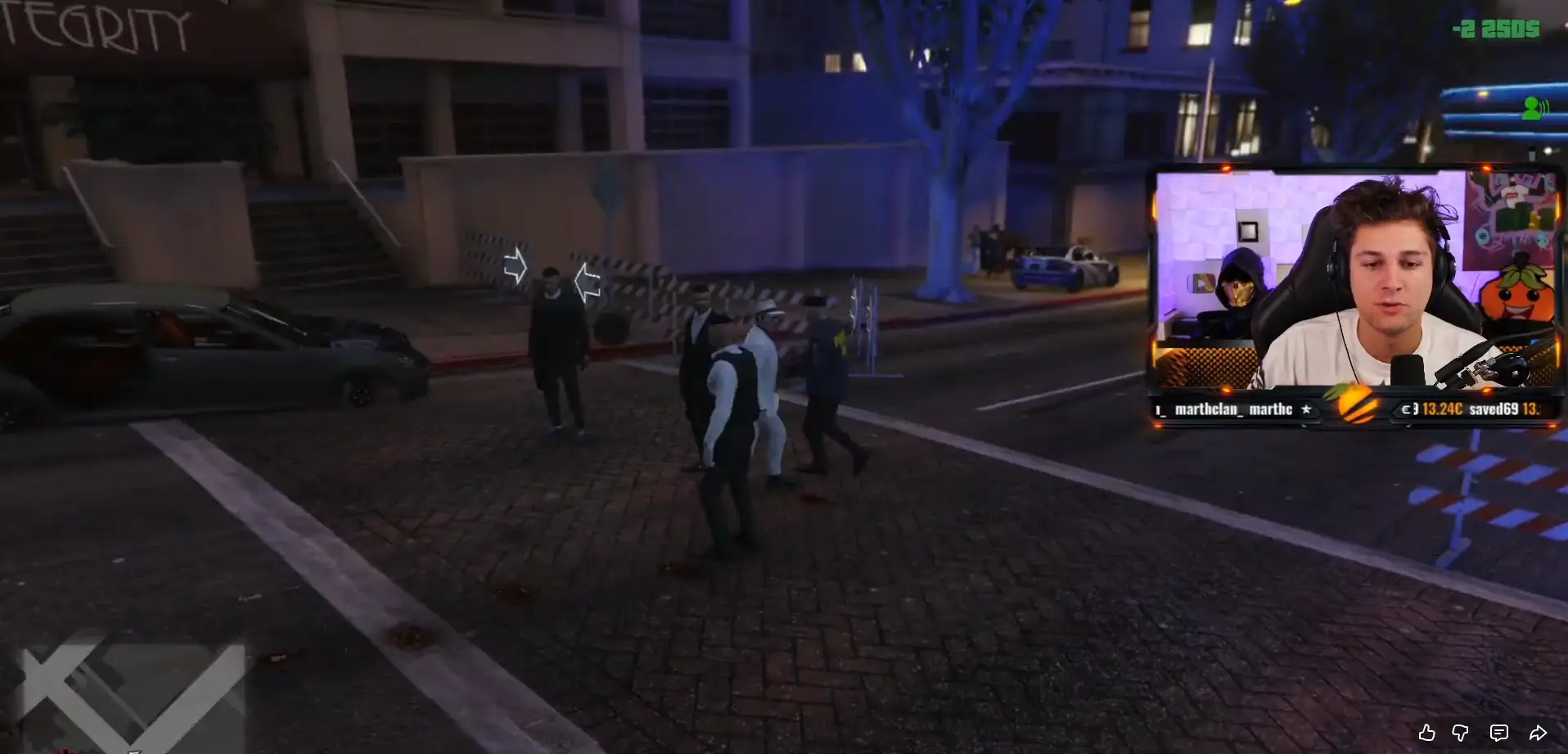Open the comments via speech bubble icon
The height and width of the screenshot is (754, 1568).
[1498, 733]
